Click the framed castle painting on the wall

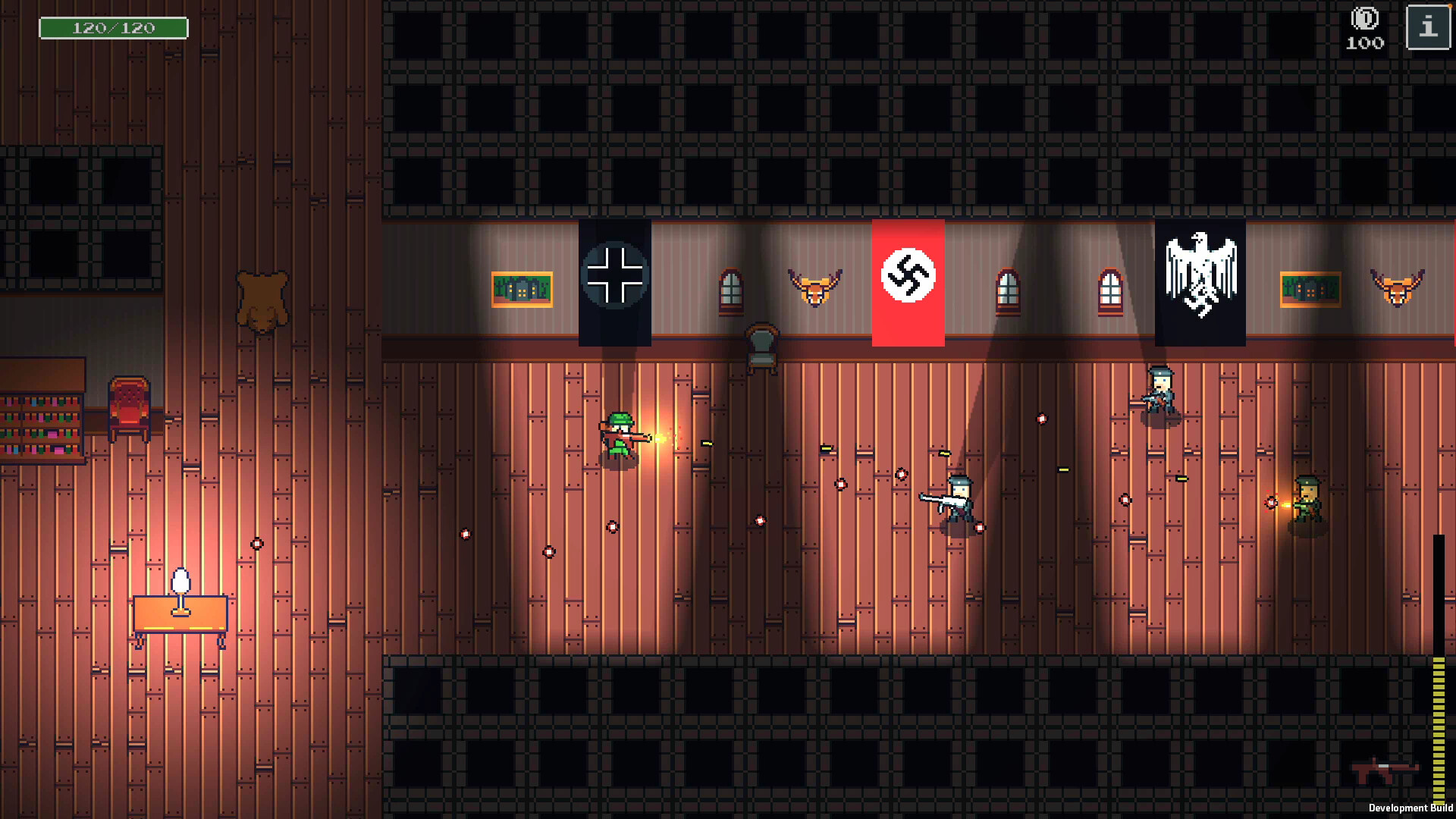pos(522,290)
